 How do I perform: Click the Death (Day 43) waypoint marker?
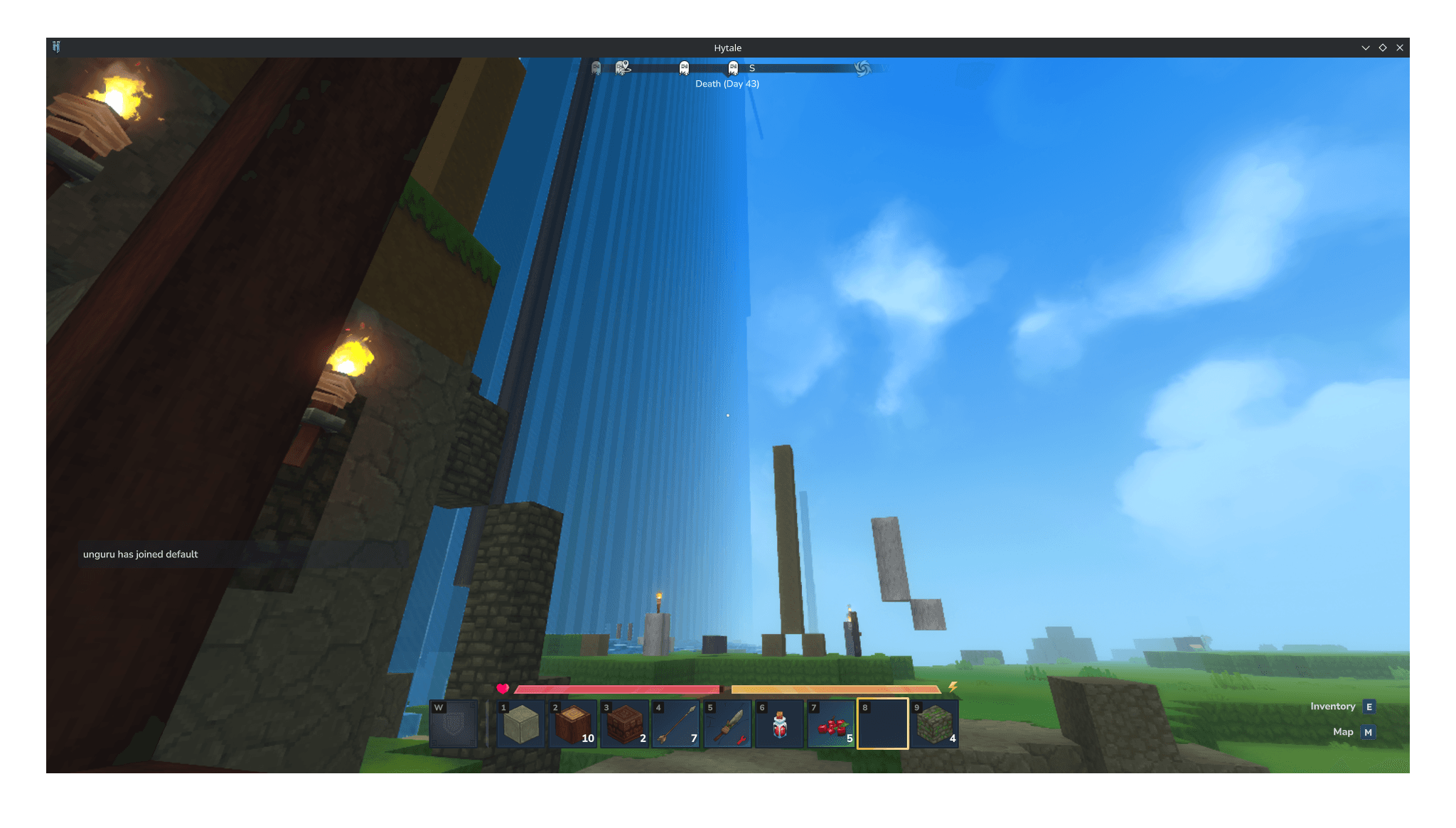[727, 83]
